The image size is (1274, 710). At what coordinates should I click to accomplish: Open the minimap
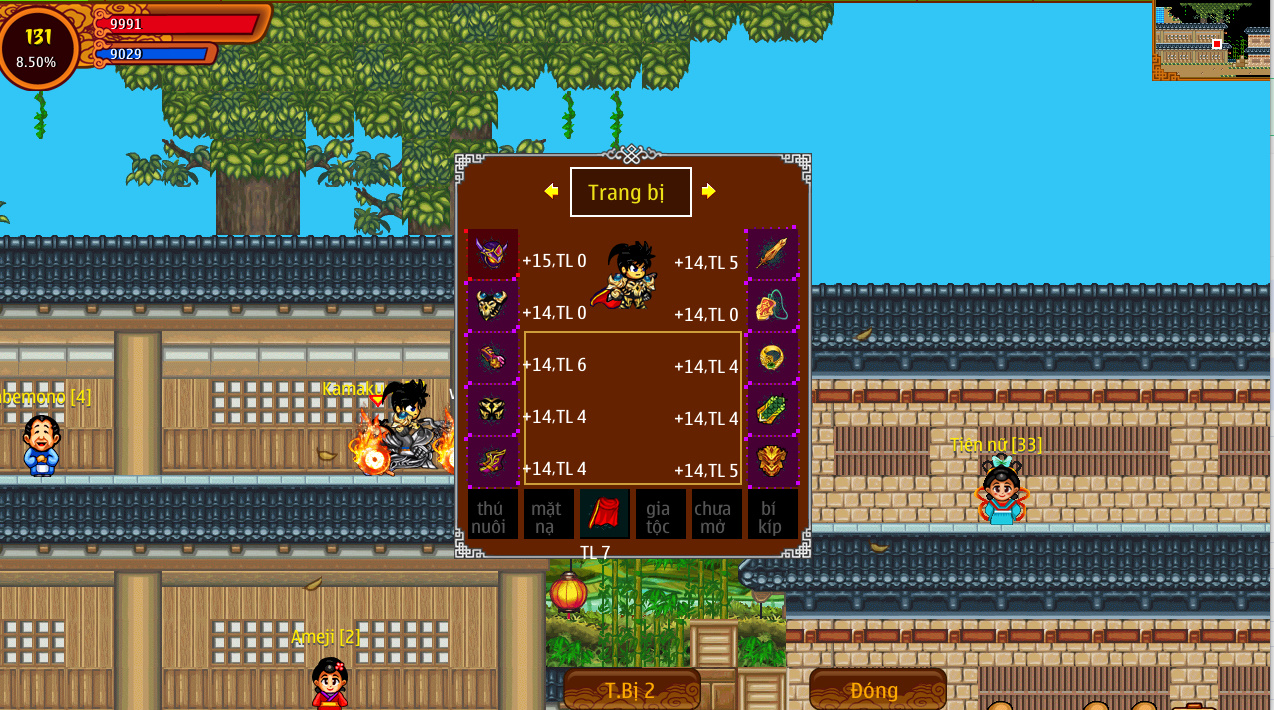[1211, 40]
